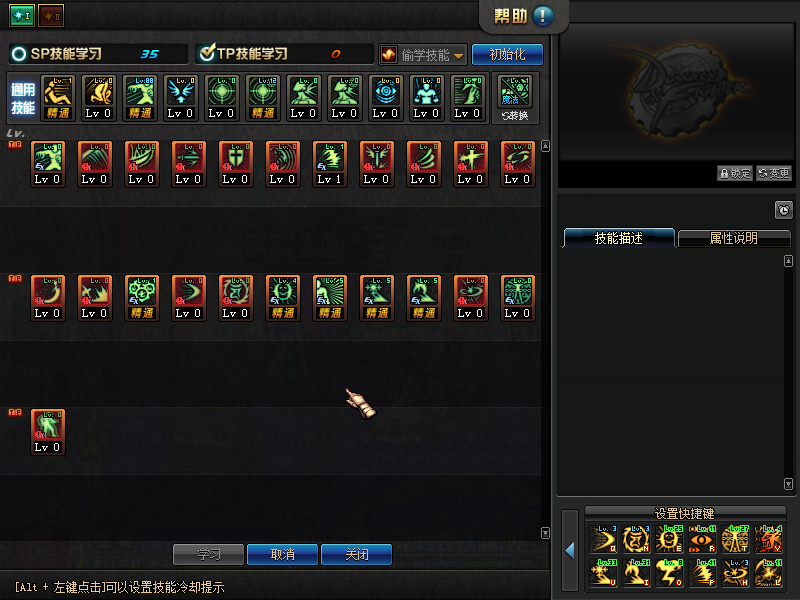The image size is (800, 600).
Task: Click the alarm clock icon button
Action: [x=784, y=210]
